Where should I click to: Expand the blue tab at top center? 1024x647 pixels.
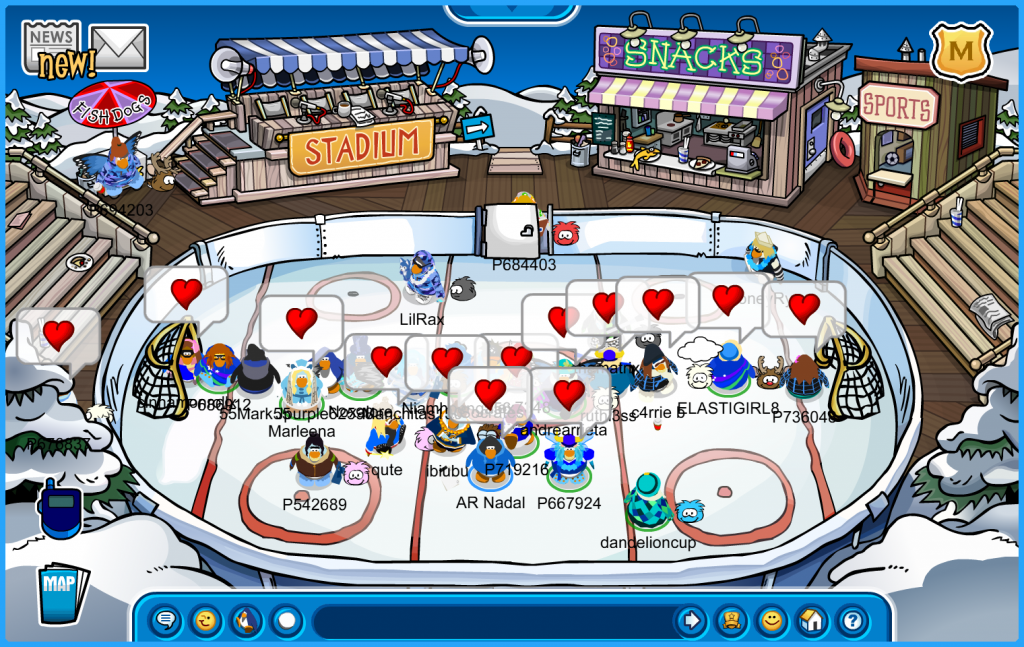[511, 11]
